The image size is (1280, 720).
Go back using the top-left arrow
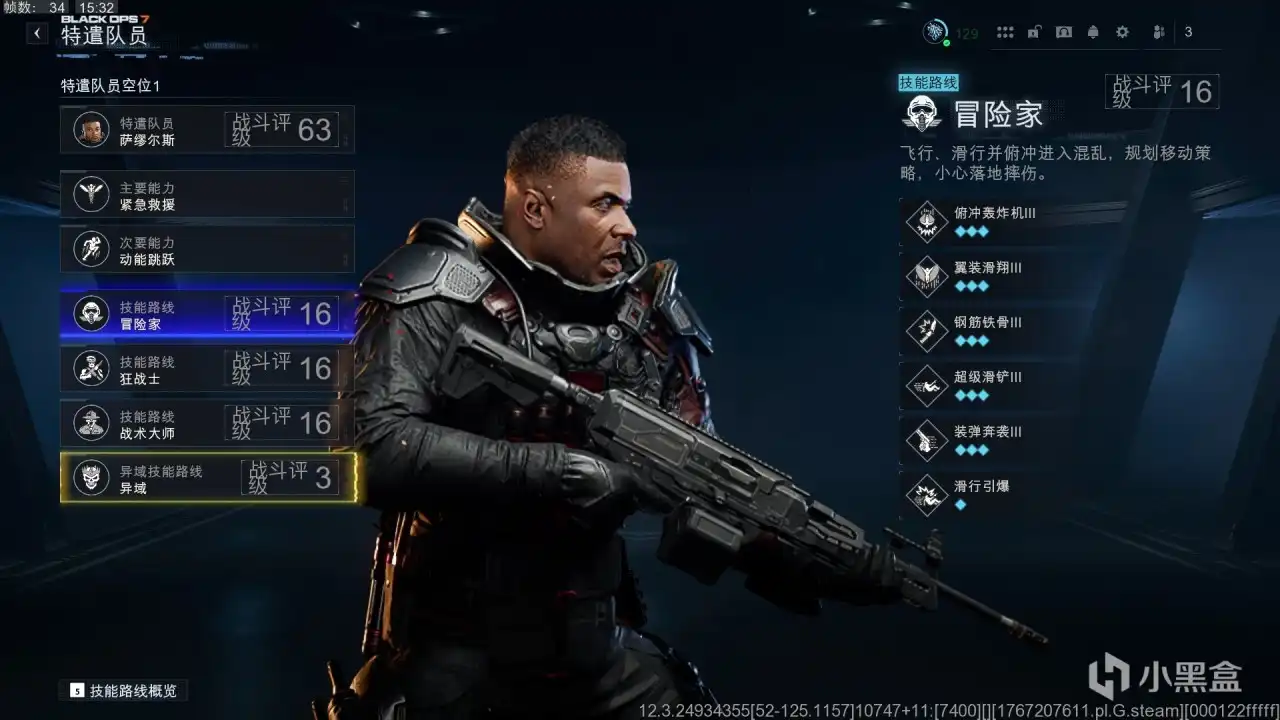(37, 33)
